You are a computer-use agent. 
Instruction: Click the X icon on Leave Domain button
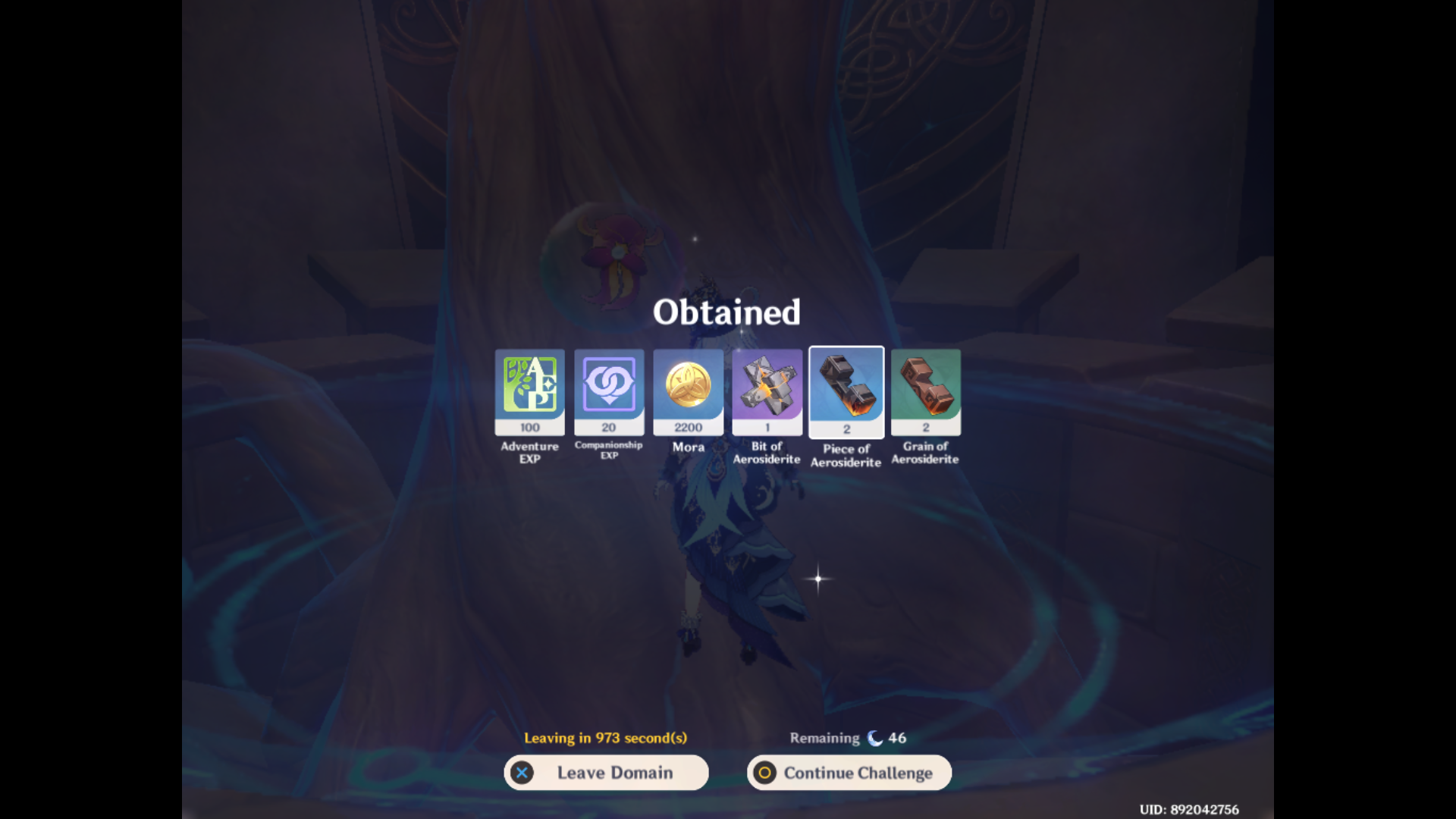coord(522,773)
